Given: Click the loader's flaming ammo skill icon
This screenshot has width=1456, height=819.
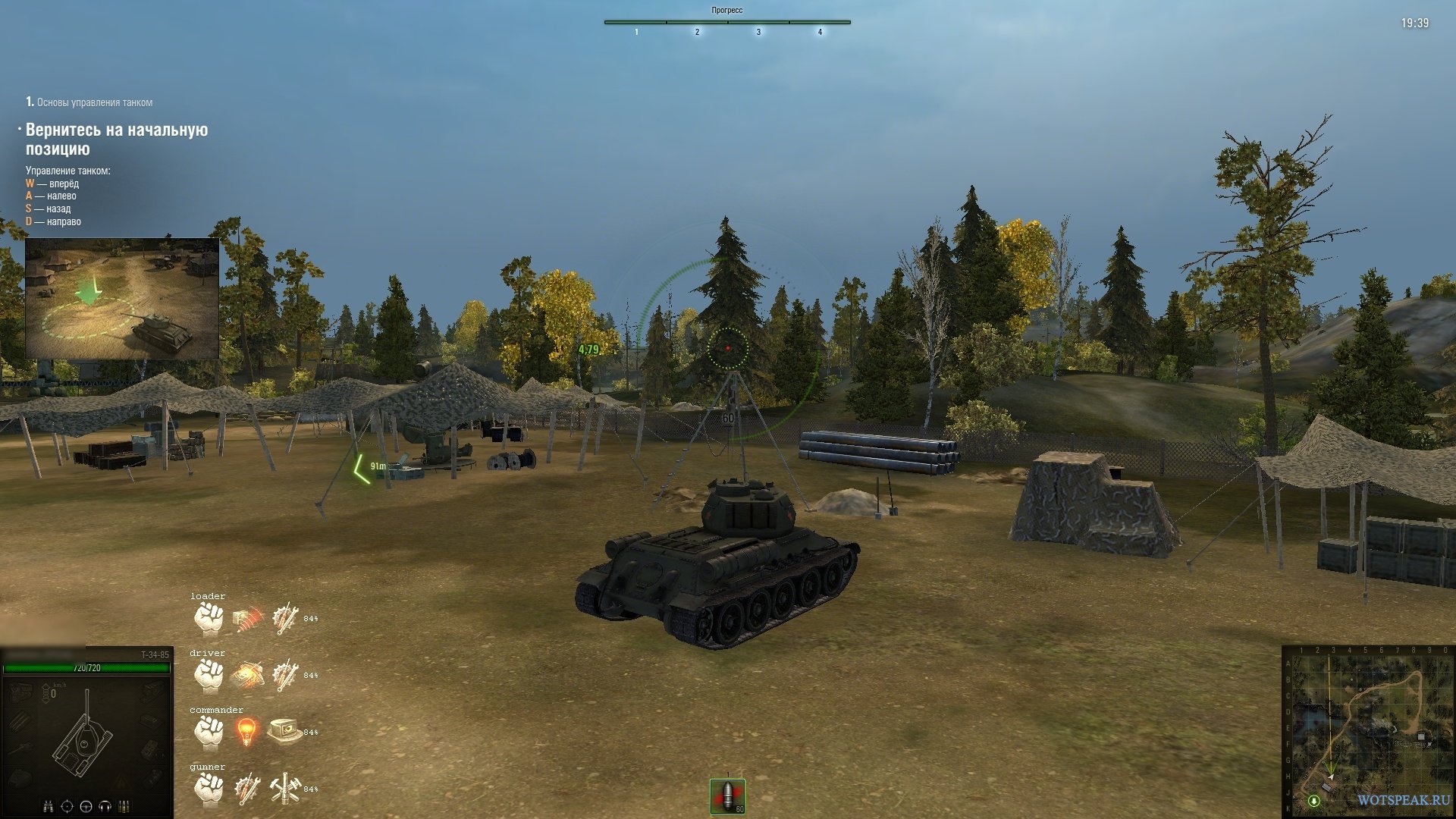Looking at the screenshot, I should [x=247, y=619].
